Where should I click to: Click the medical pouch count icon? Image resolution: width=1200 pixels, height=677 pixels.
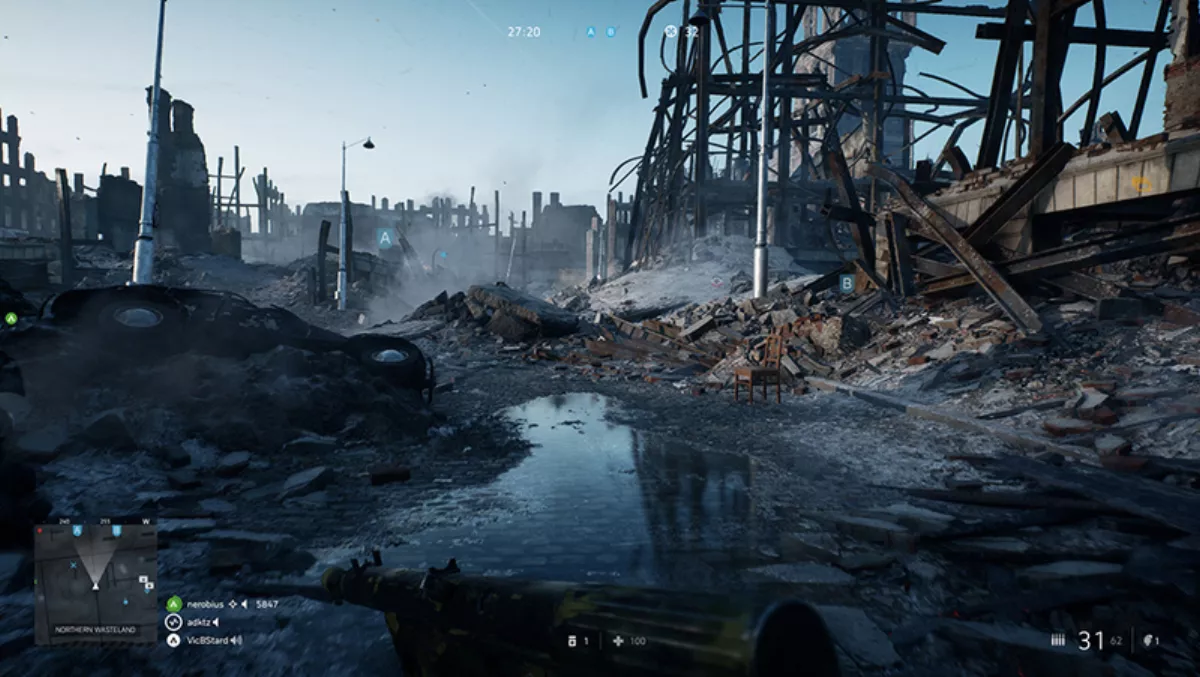click(x=573, y=640)
